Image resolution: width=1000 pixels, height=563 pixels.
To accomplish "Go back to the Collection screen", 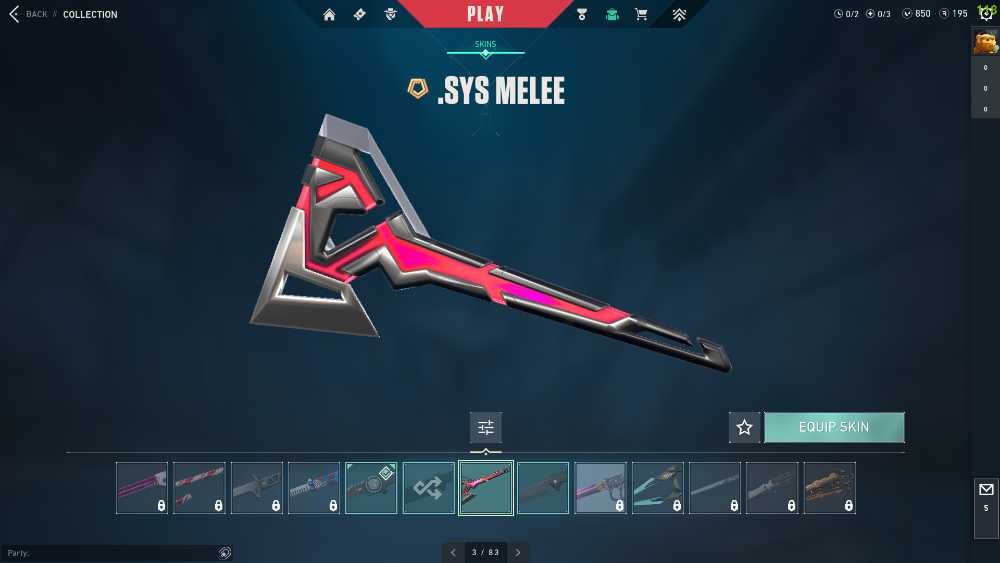I will pos(29,14).
